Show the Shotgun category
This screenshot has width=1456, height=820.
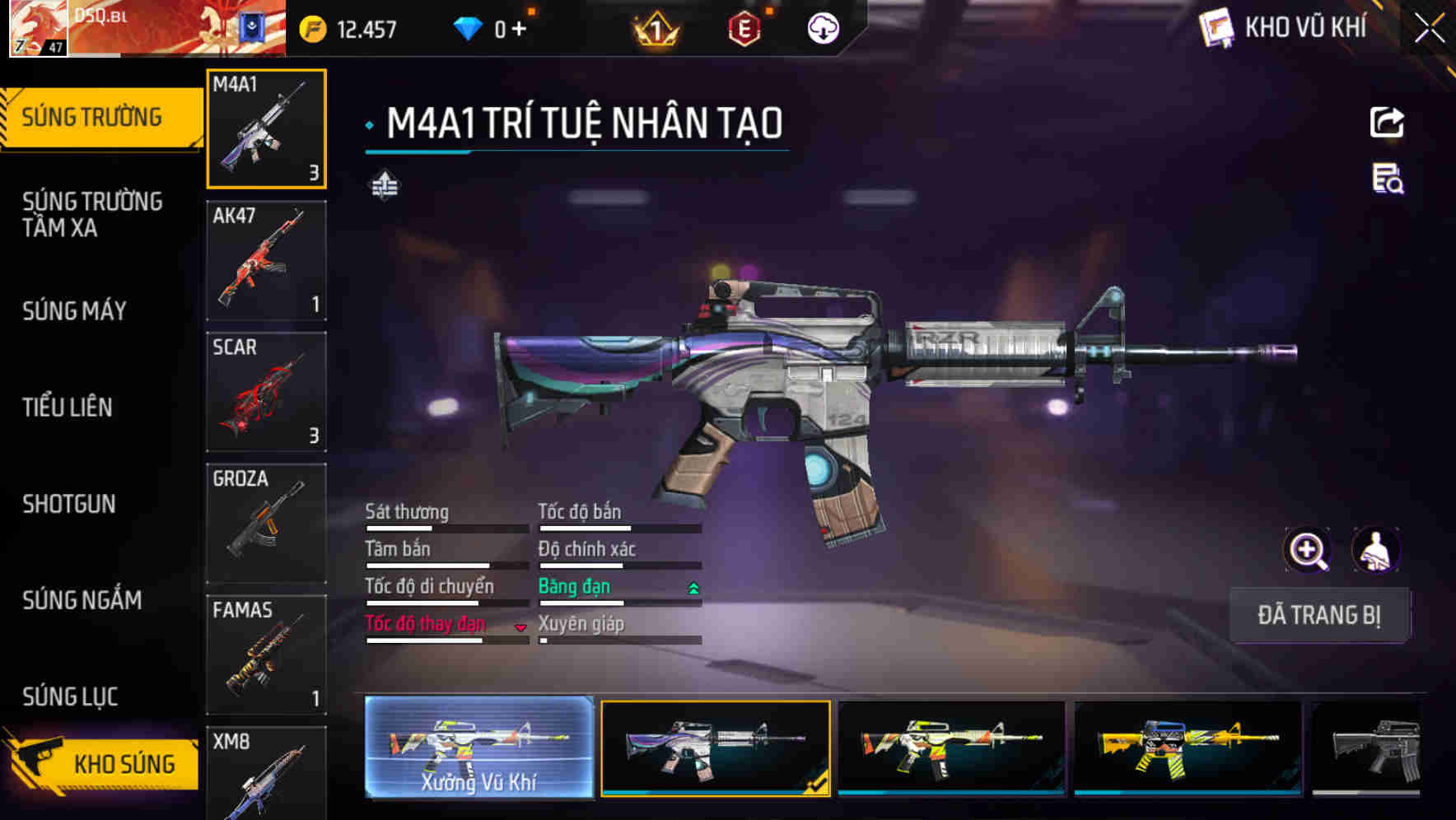coord(69,504)
